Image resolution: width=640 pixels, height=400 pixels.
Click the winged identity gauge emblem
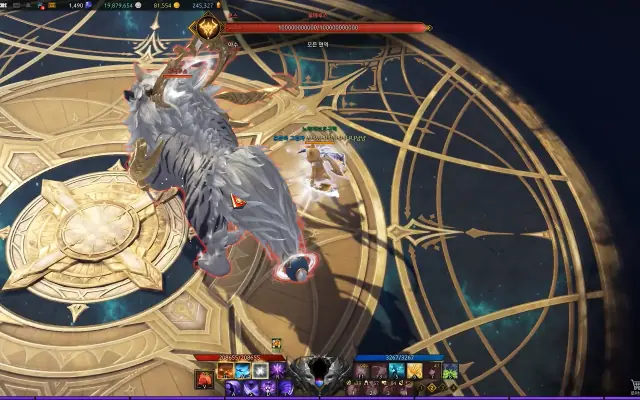[320, 370]
